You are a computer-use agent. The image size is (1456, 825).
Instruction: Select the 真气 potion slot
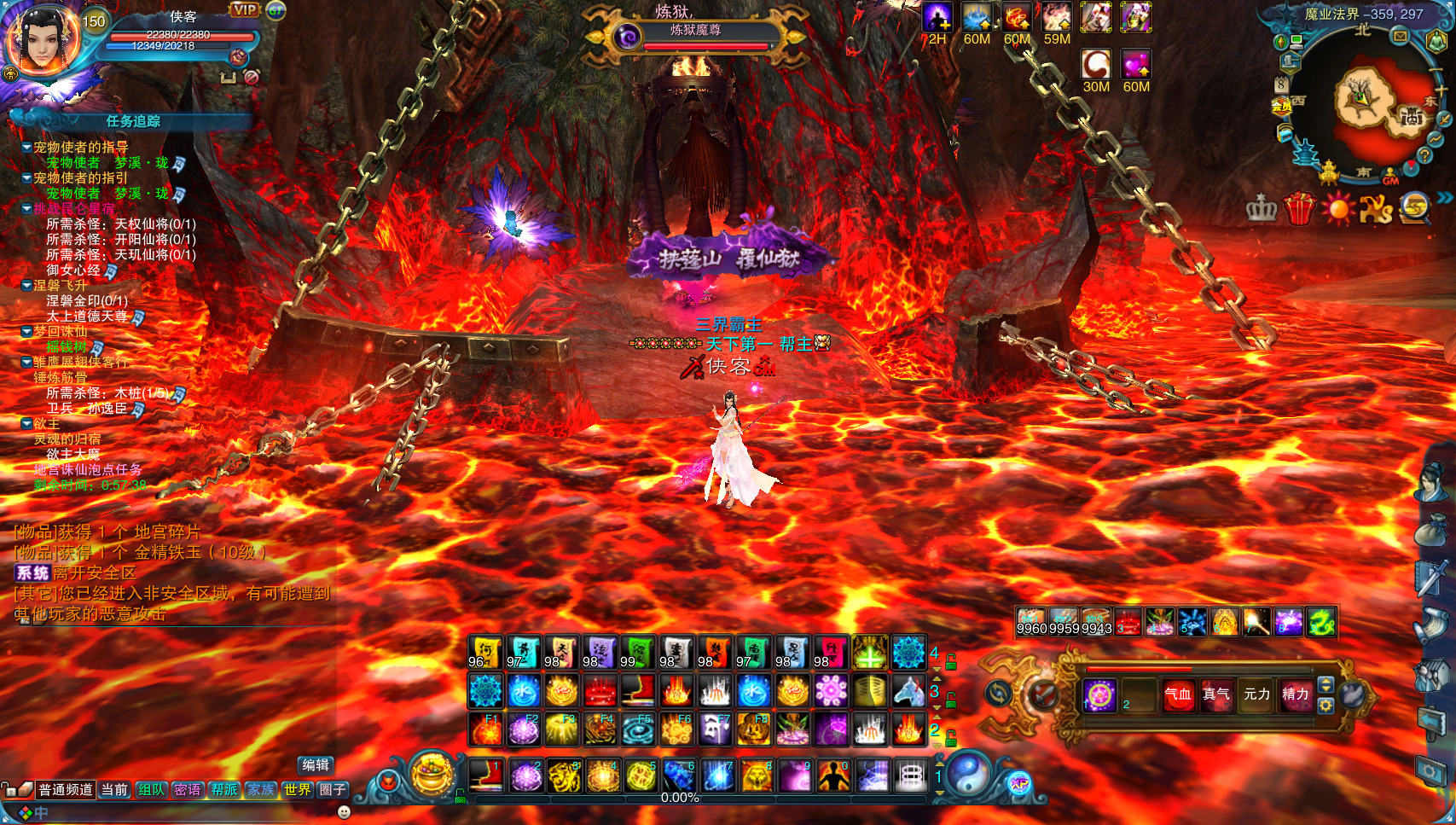[1215, 694]
